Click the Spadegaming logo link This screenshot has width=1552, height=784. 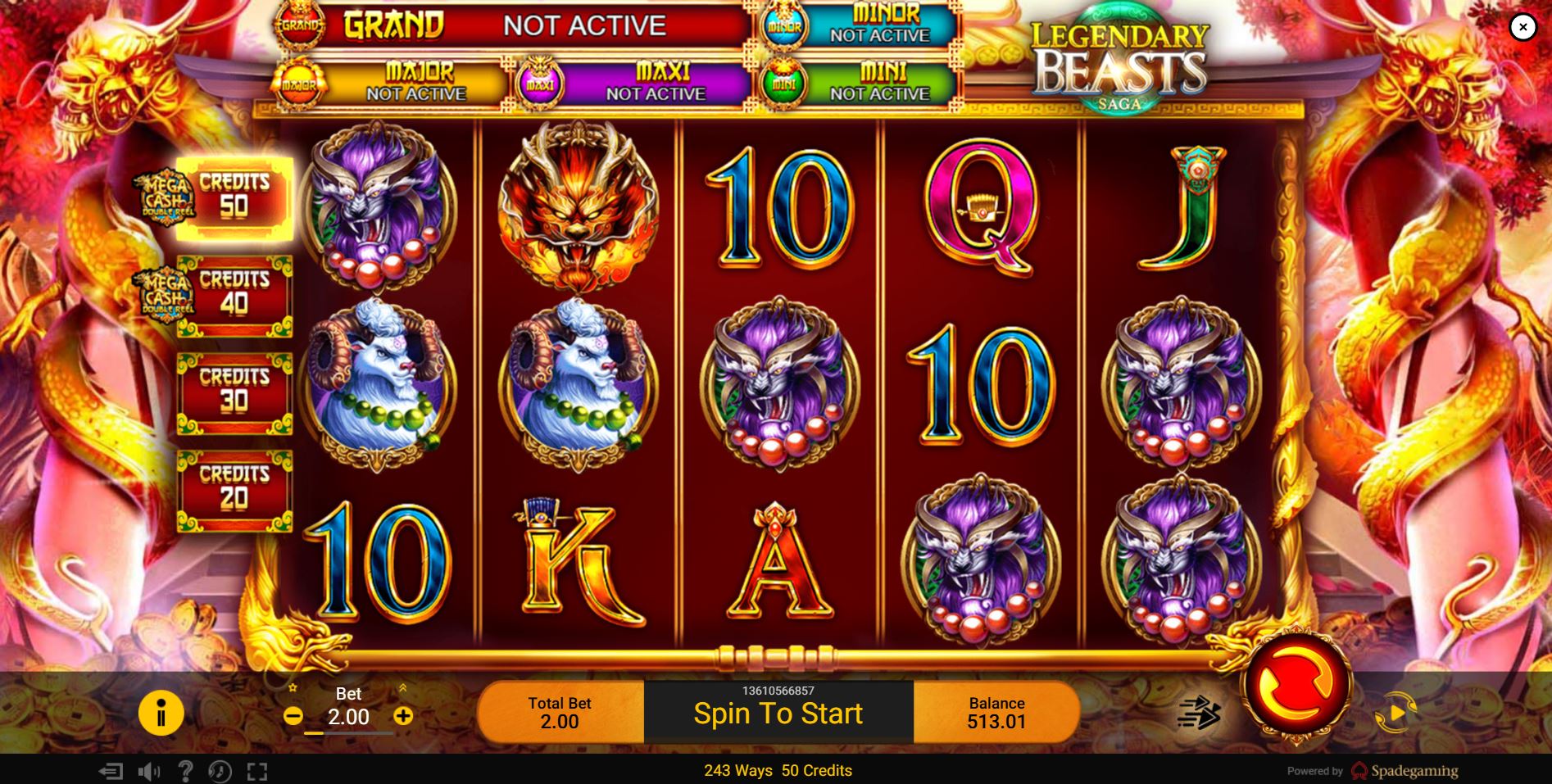[x=1405, y=771]
